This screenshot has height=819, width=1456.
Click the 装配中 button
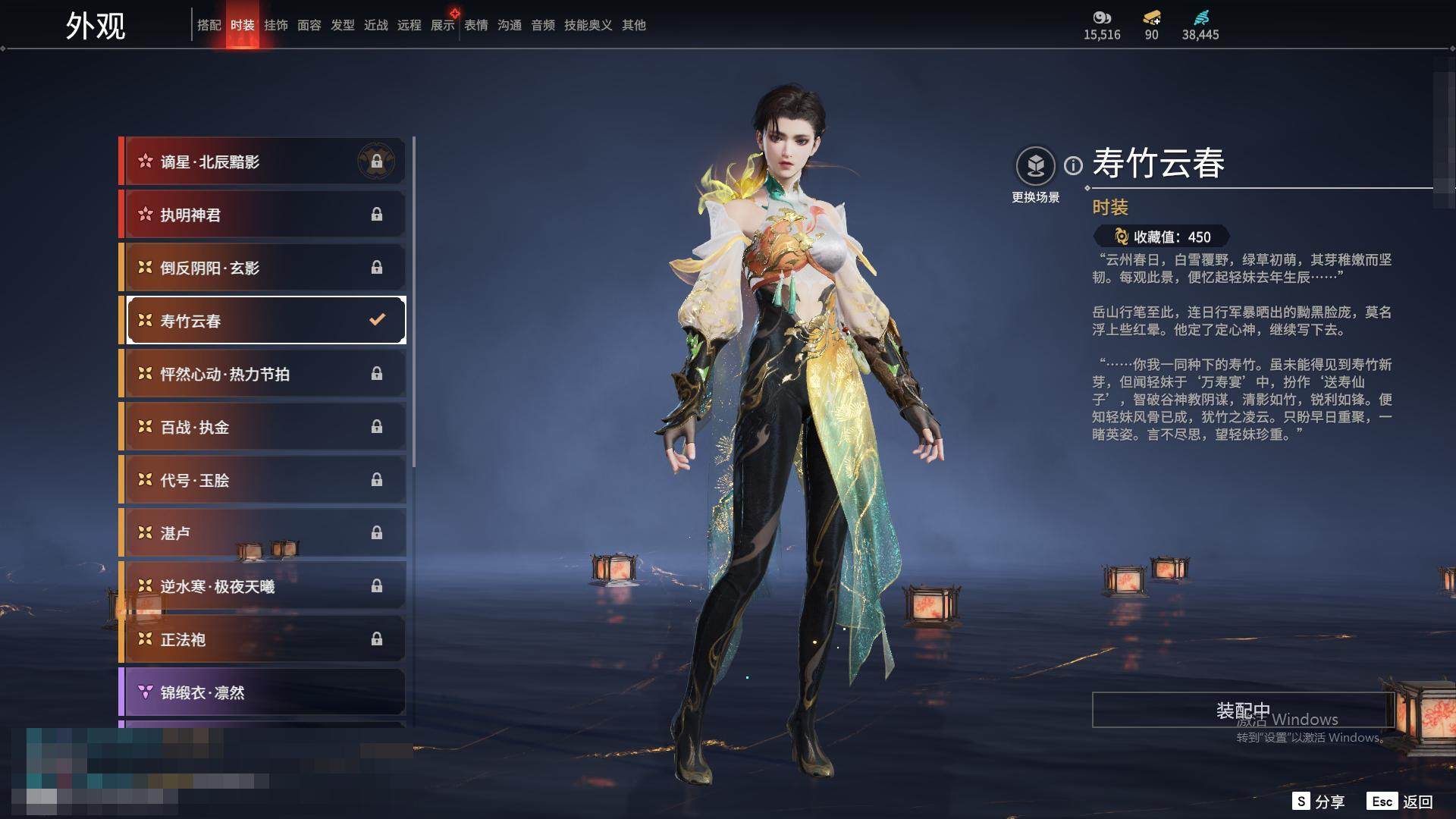pos(1242,710)
